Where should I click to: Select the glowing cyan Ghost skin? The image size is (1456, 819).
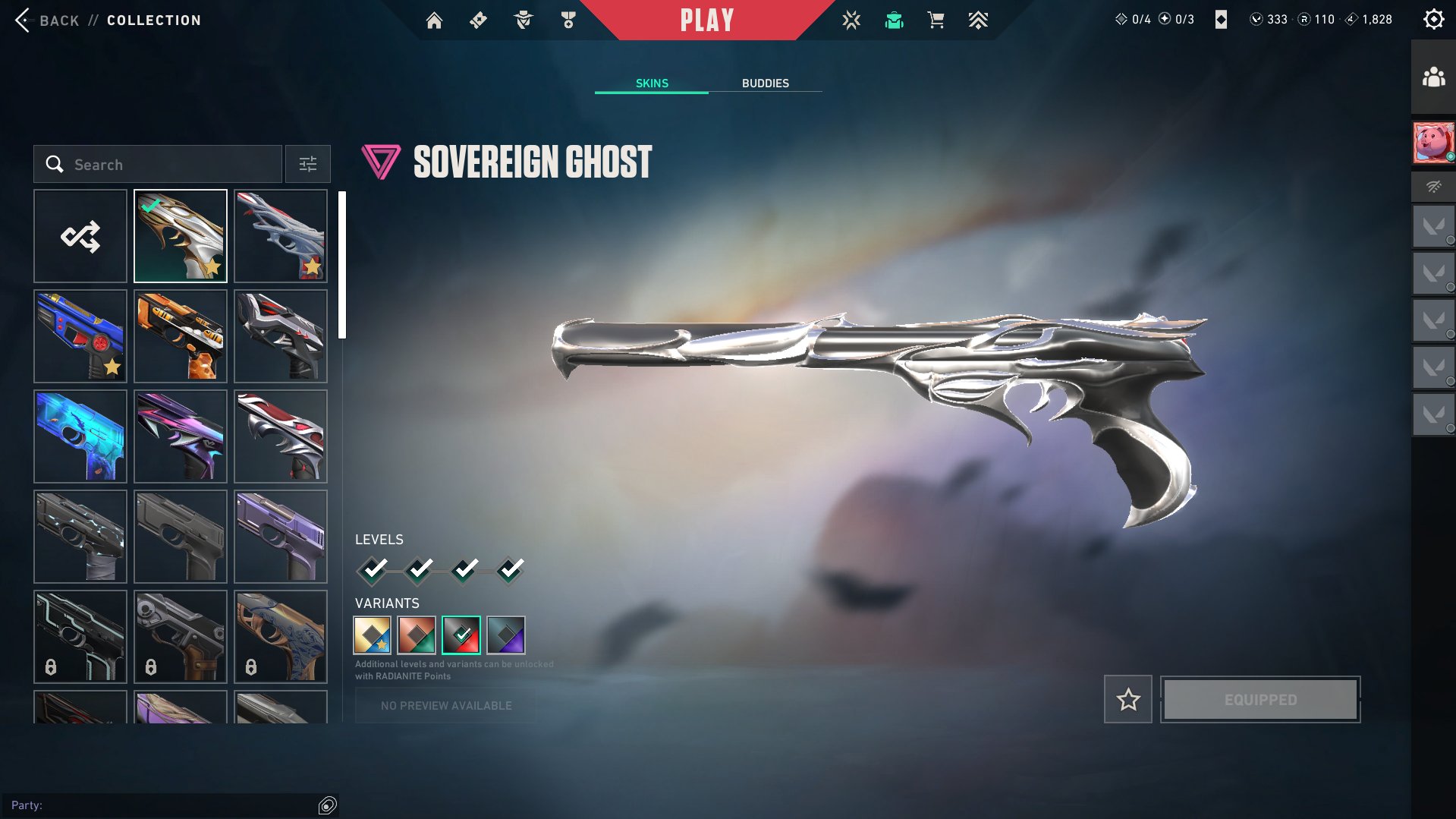point(80,437)
